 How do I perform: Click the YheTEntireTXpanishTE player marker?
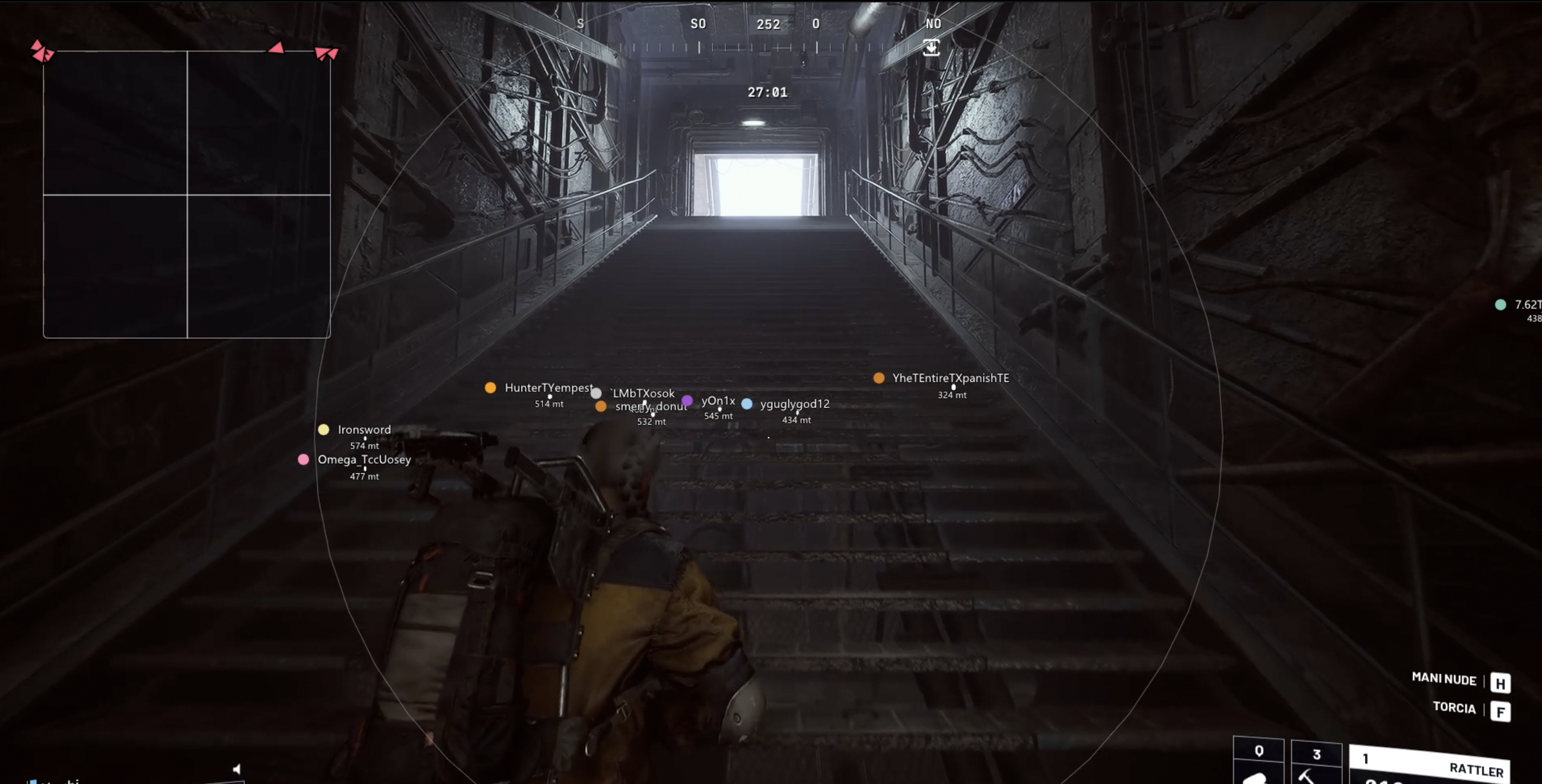click(879, 378)
